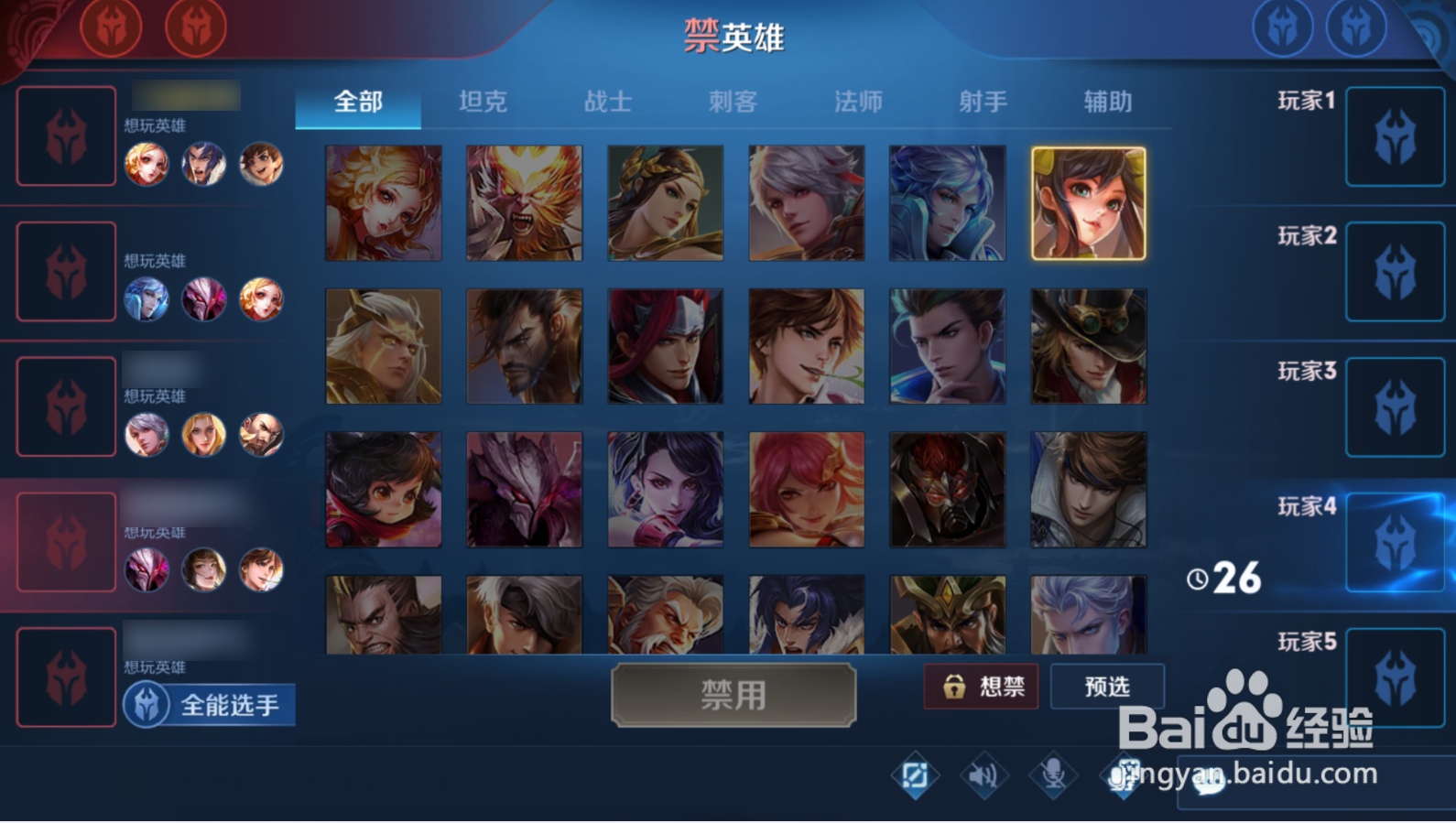Toggle 想禁 to mark a ban preference
The height and width of the screenshot is (823, 1456).
(x=982, y=688)
